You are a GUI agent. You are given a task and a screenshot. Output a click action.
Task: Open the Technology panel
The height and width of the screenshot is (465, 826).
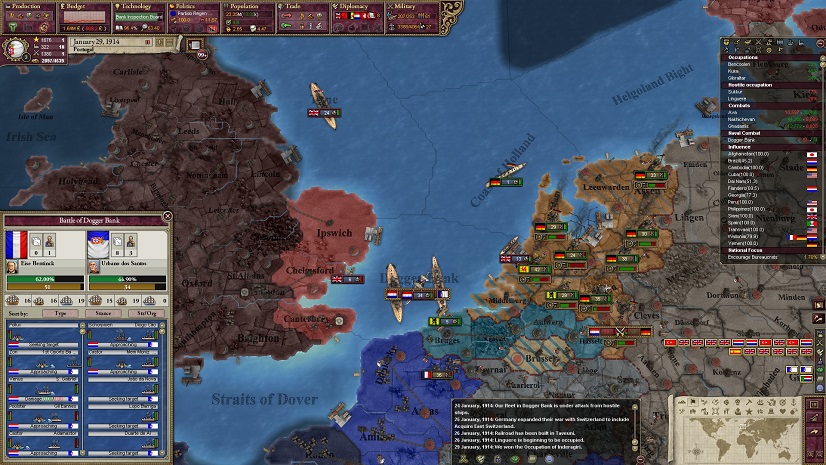tap(139, 6)
